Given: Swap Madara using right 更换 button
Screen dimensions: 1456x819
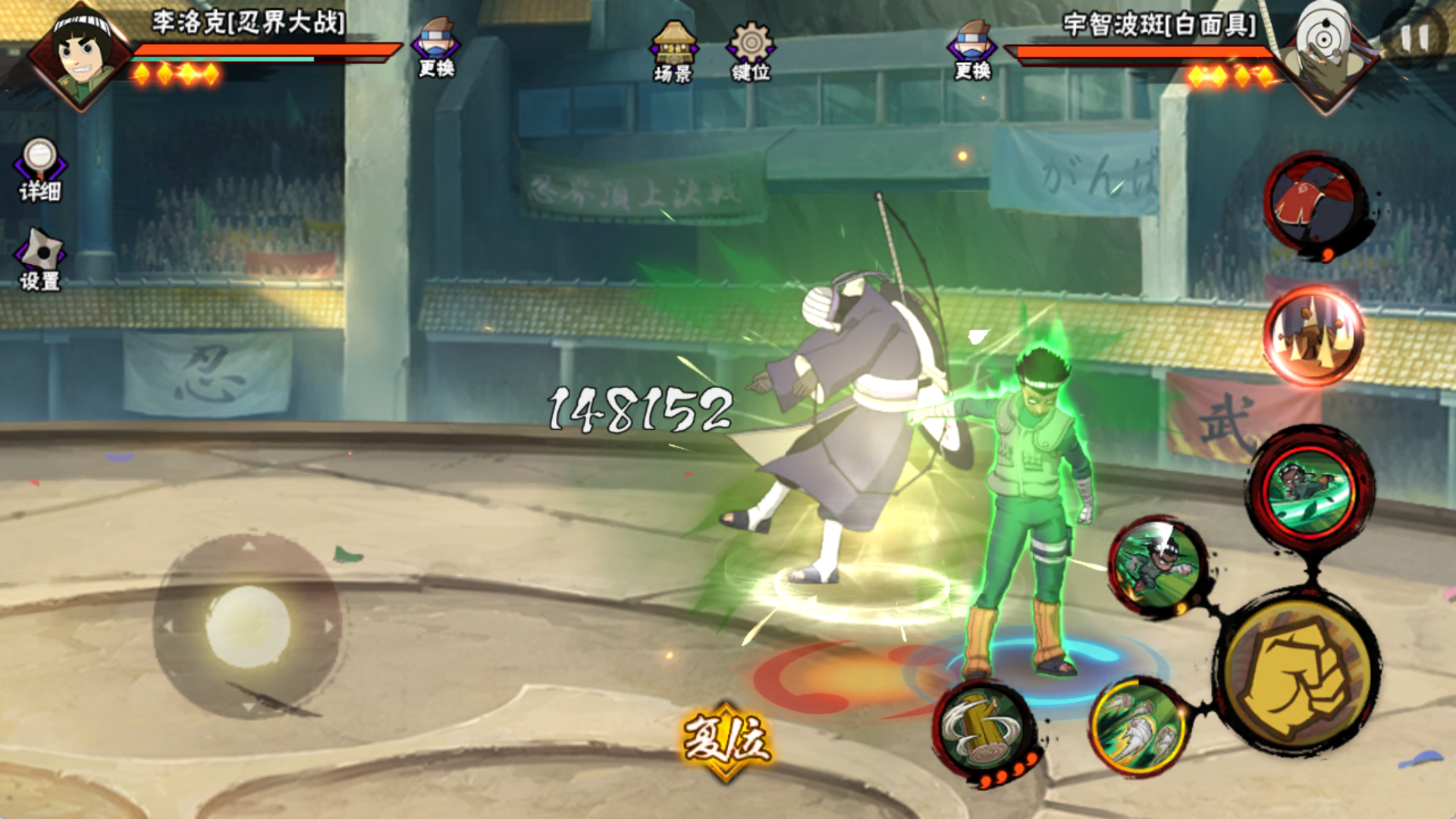Looking at the screenshot, I should click(973, 50).
